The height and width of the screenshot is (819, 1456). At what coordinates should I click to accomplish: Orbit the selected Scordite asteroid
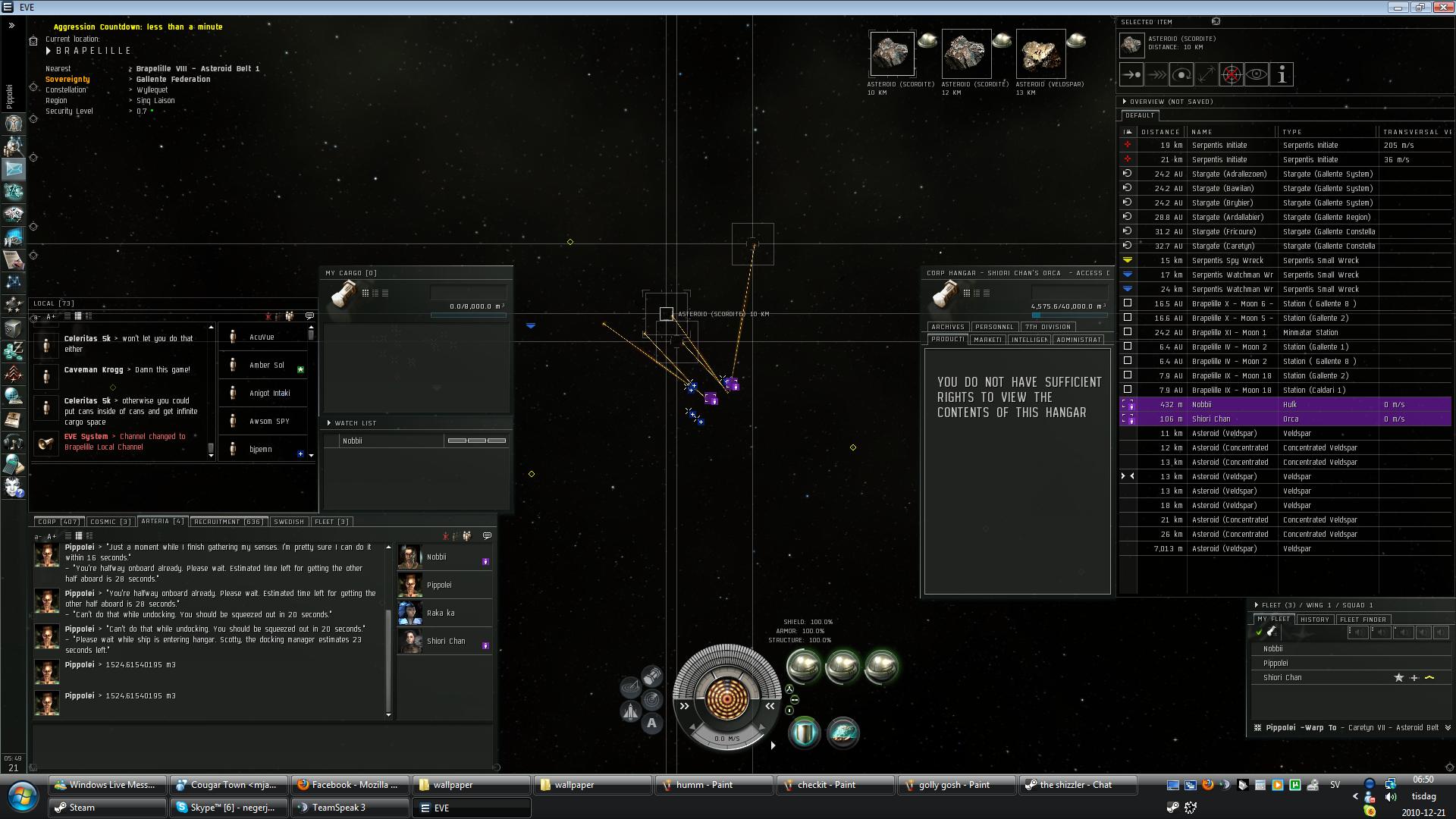coord(1181,74)
